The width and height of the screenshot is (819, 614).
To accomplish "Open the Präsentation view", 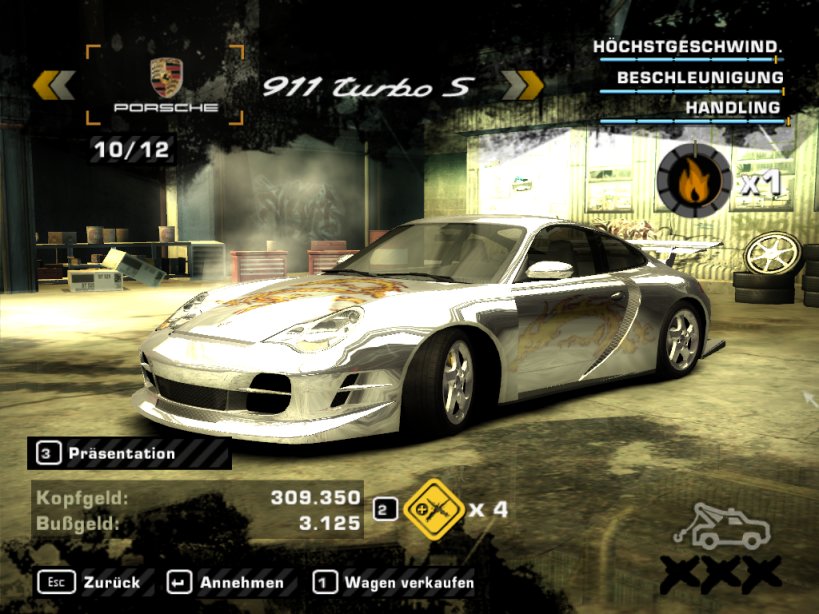I will [x=120, y=454].
